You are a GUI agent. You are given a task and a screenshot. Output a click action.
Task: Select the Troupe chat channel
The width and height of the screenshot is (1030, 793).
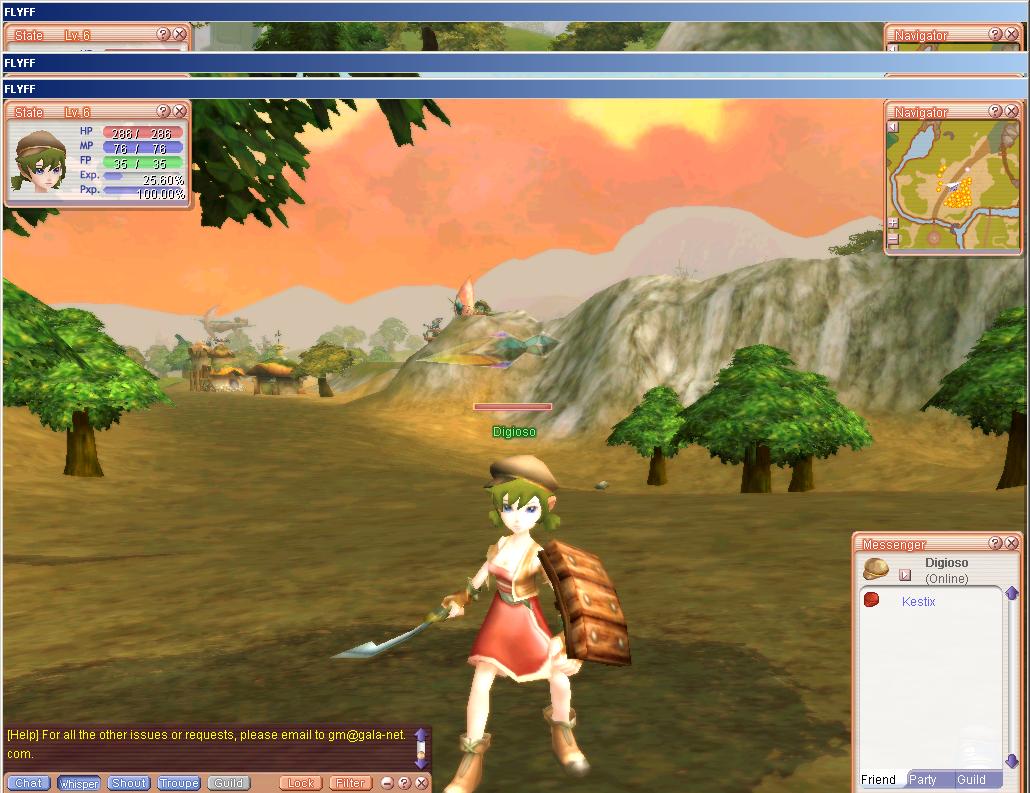coord(179,783)
